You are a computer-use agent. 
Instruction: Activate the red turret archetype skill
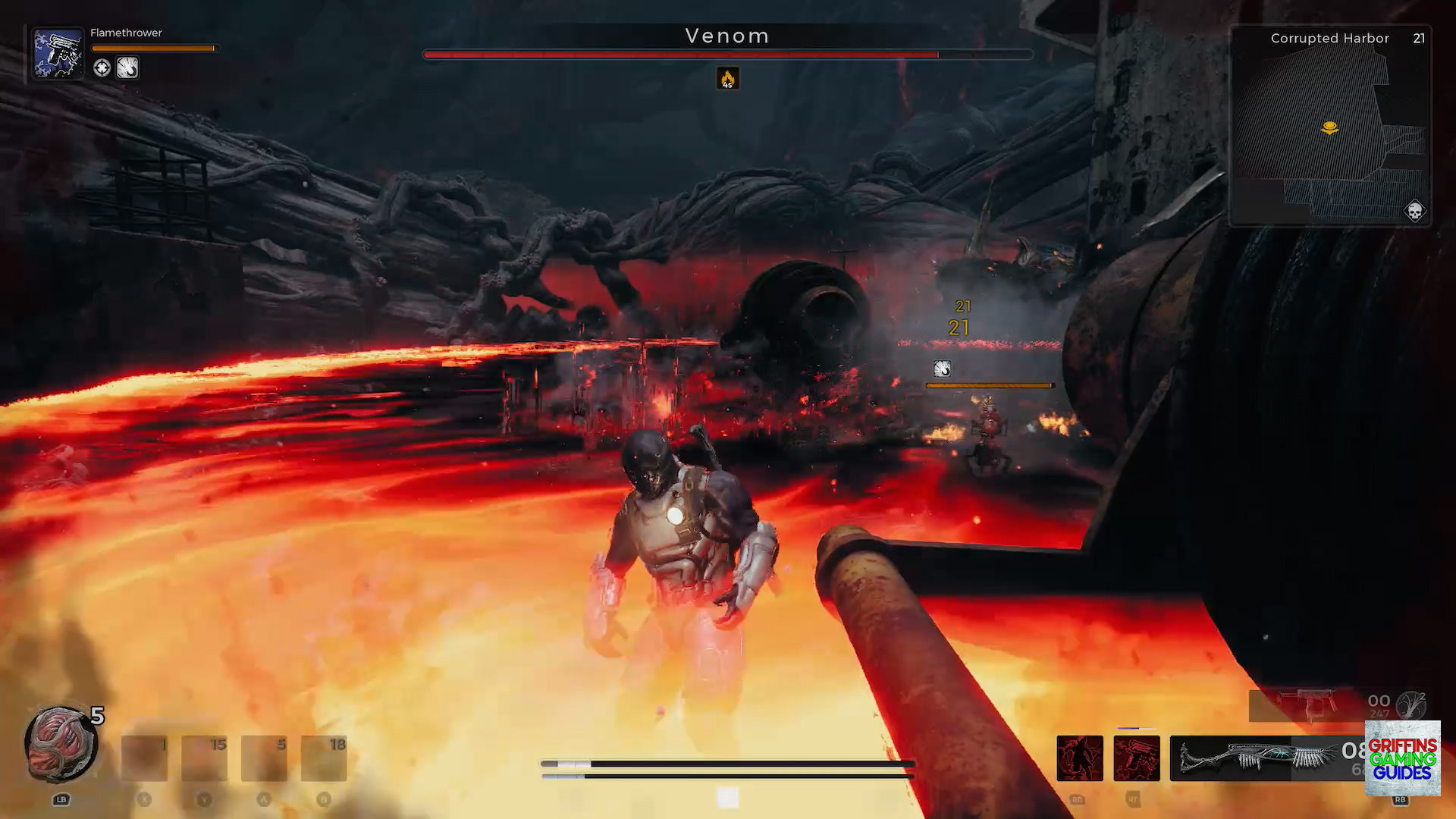[1137, 758]
